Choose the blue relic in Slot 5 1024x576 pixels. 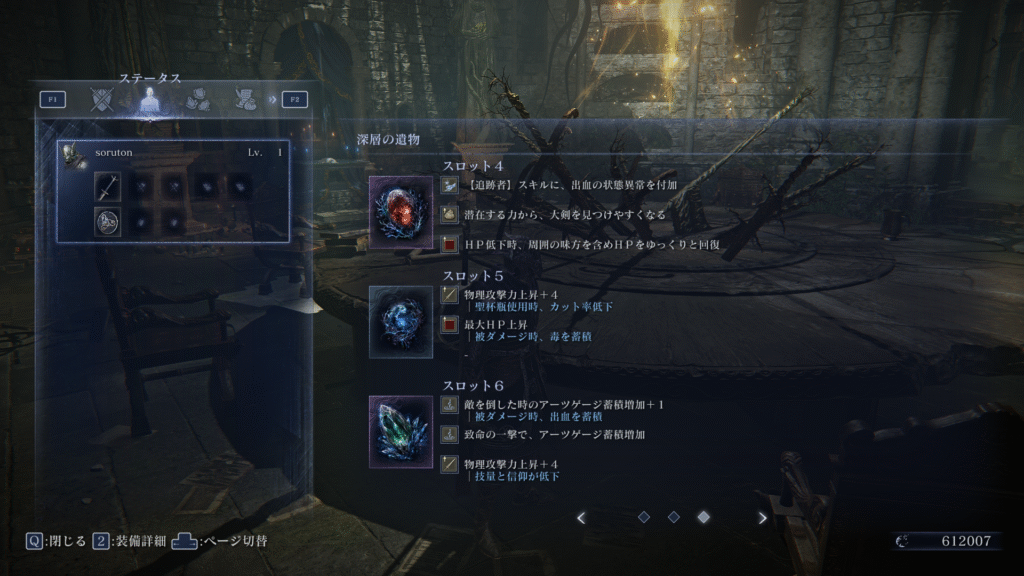[x=401, y=322]
